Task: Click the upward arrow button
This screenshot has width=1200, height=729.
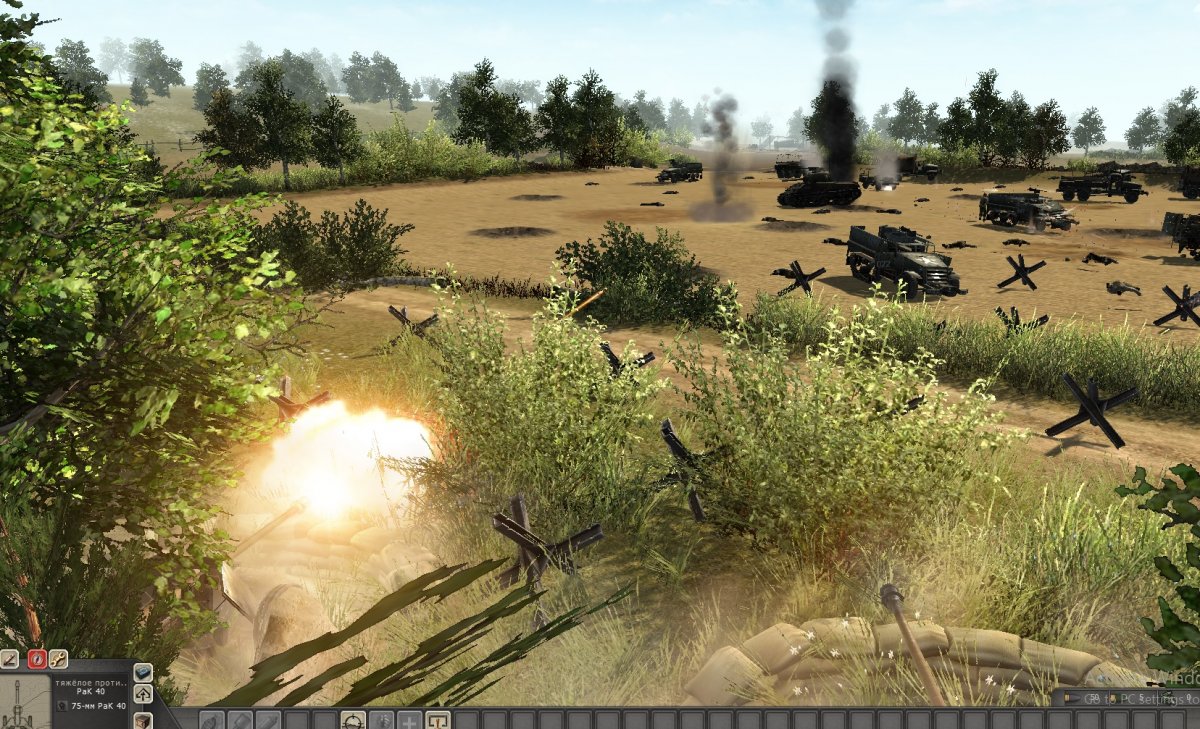Action: (143, 694)
